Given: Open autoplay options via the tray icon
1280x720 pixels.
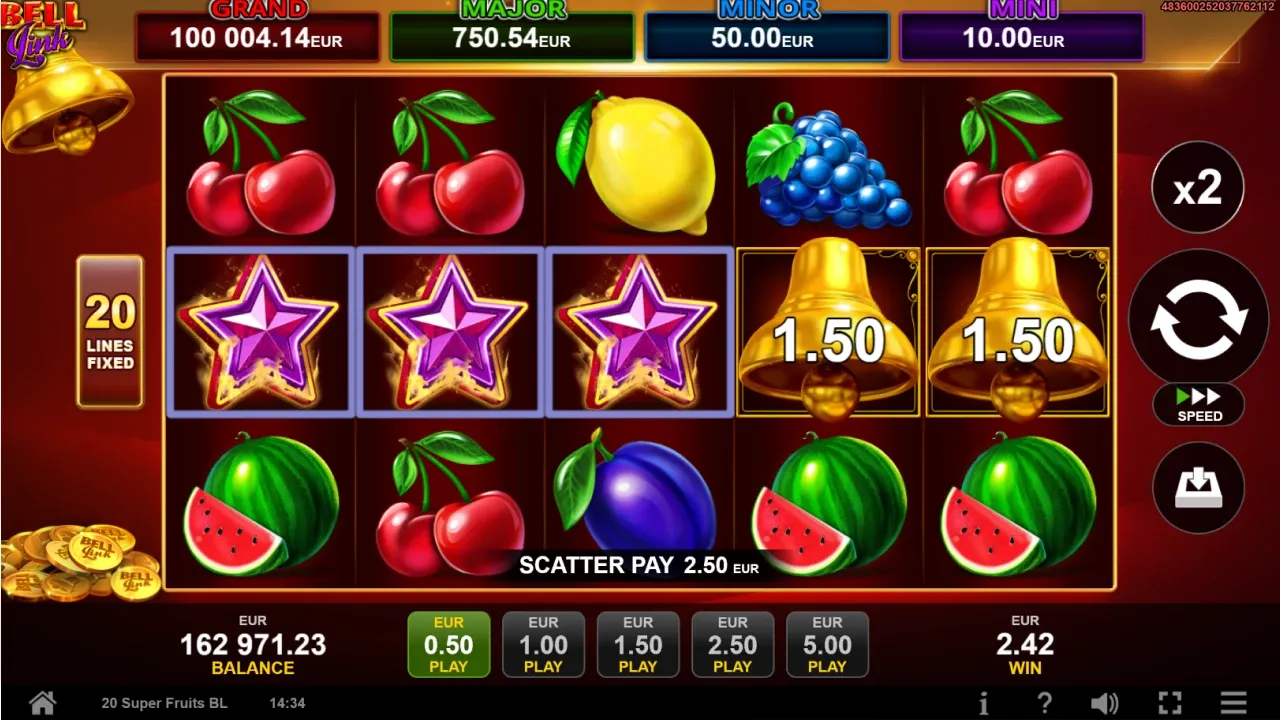Looking at the screenshot, I should coord(1198,487).
